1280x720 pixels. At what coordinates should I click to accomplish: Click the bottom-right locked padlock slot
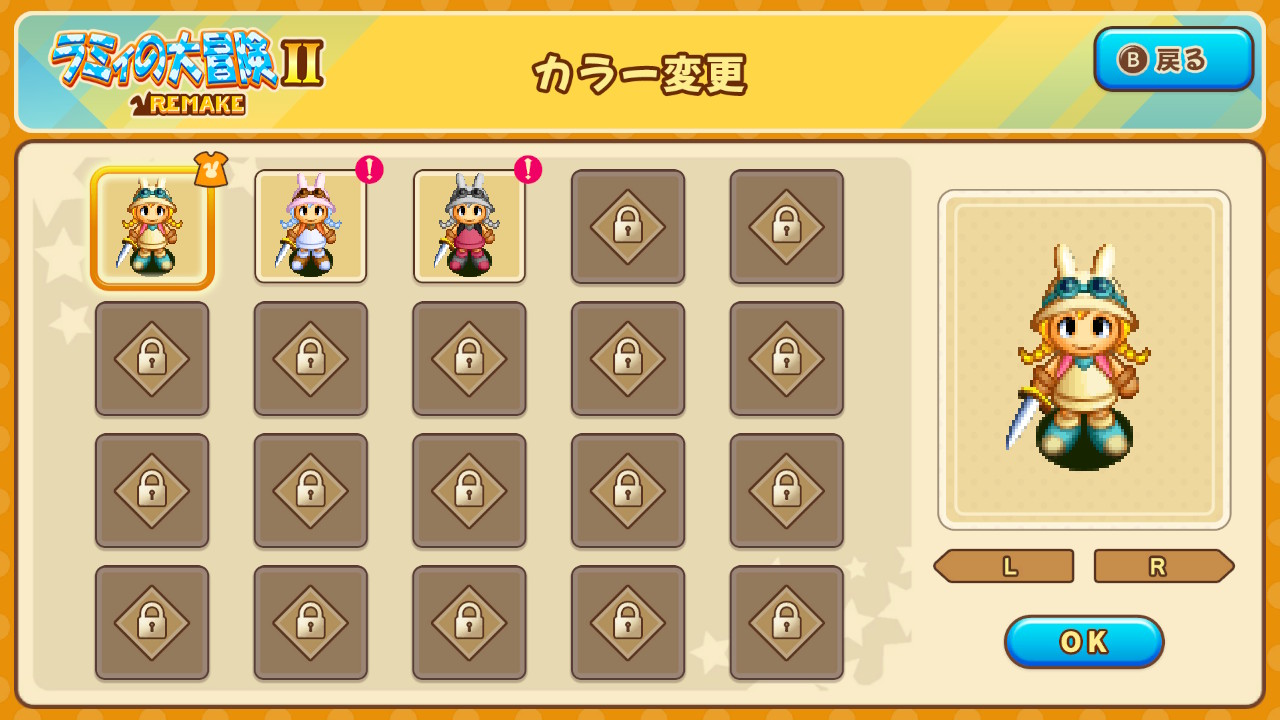pyautogui.click(x=785, y=623)
